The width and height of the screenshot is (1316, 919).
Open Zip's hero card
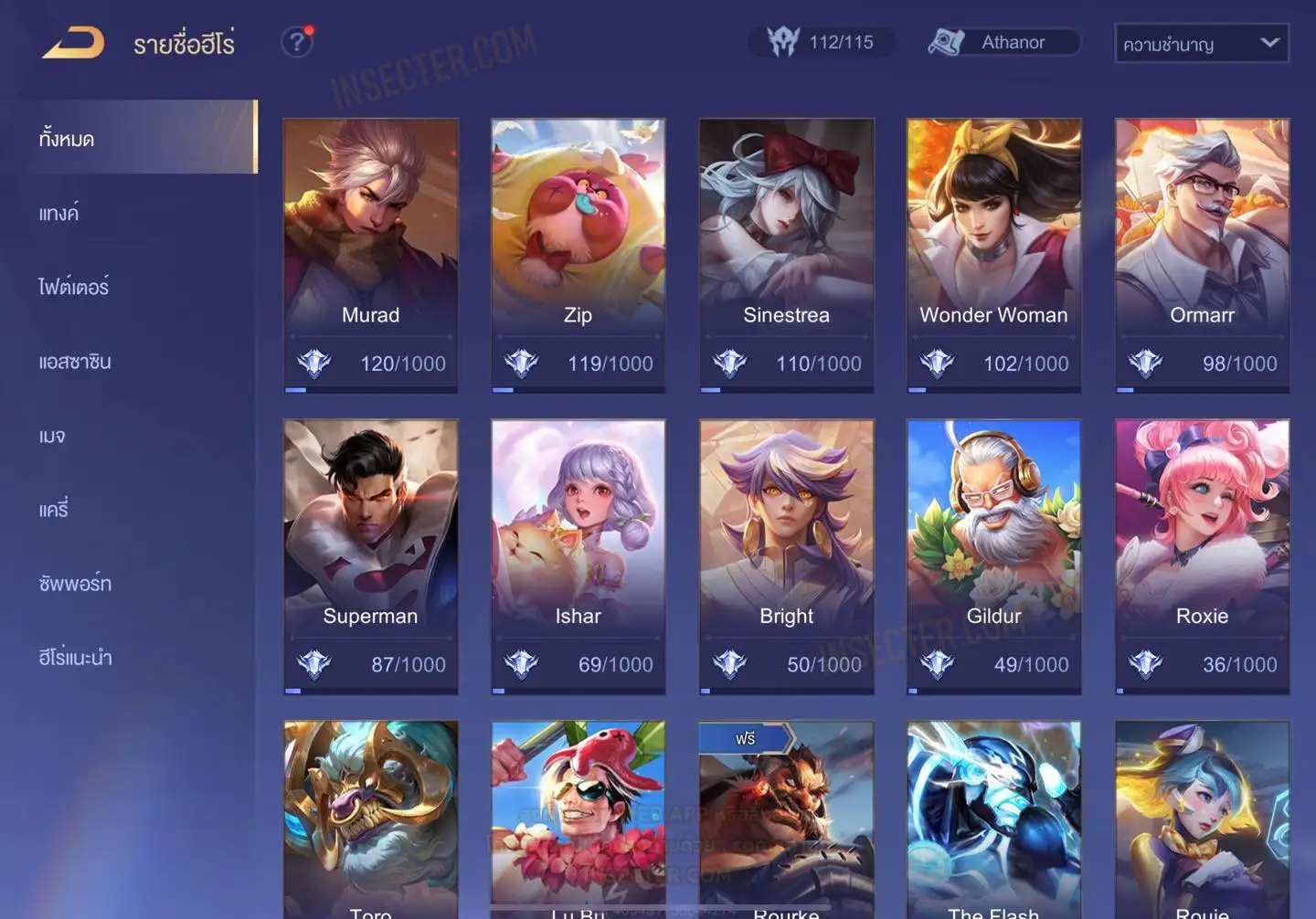(x=578, y=255)
